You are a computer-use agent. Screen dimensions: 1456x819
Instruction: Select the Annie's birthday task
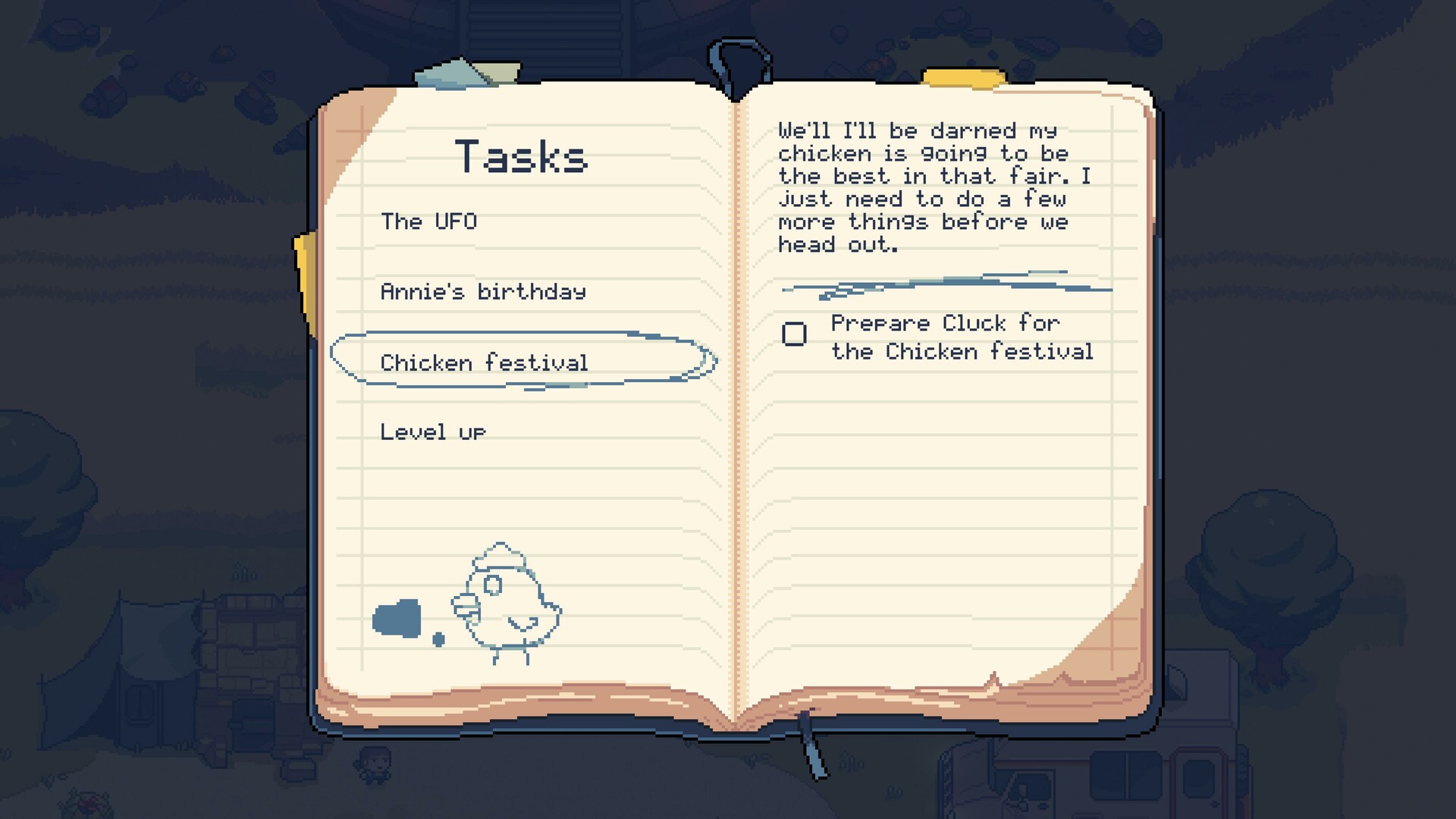pyautogui.click(x=483, y=290)
